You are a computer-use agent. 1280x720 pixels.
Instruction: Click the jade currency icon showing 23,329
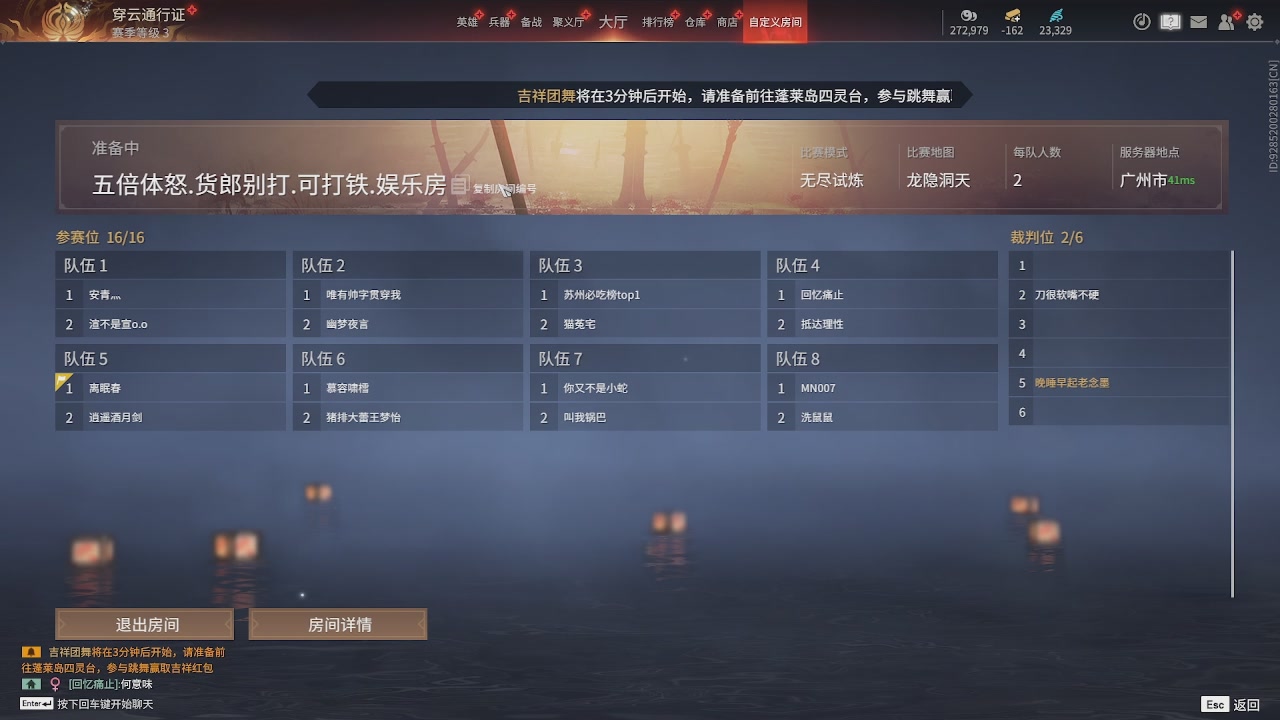[x=1058, y=17]
